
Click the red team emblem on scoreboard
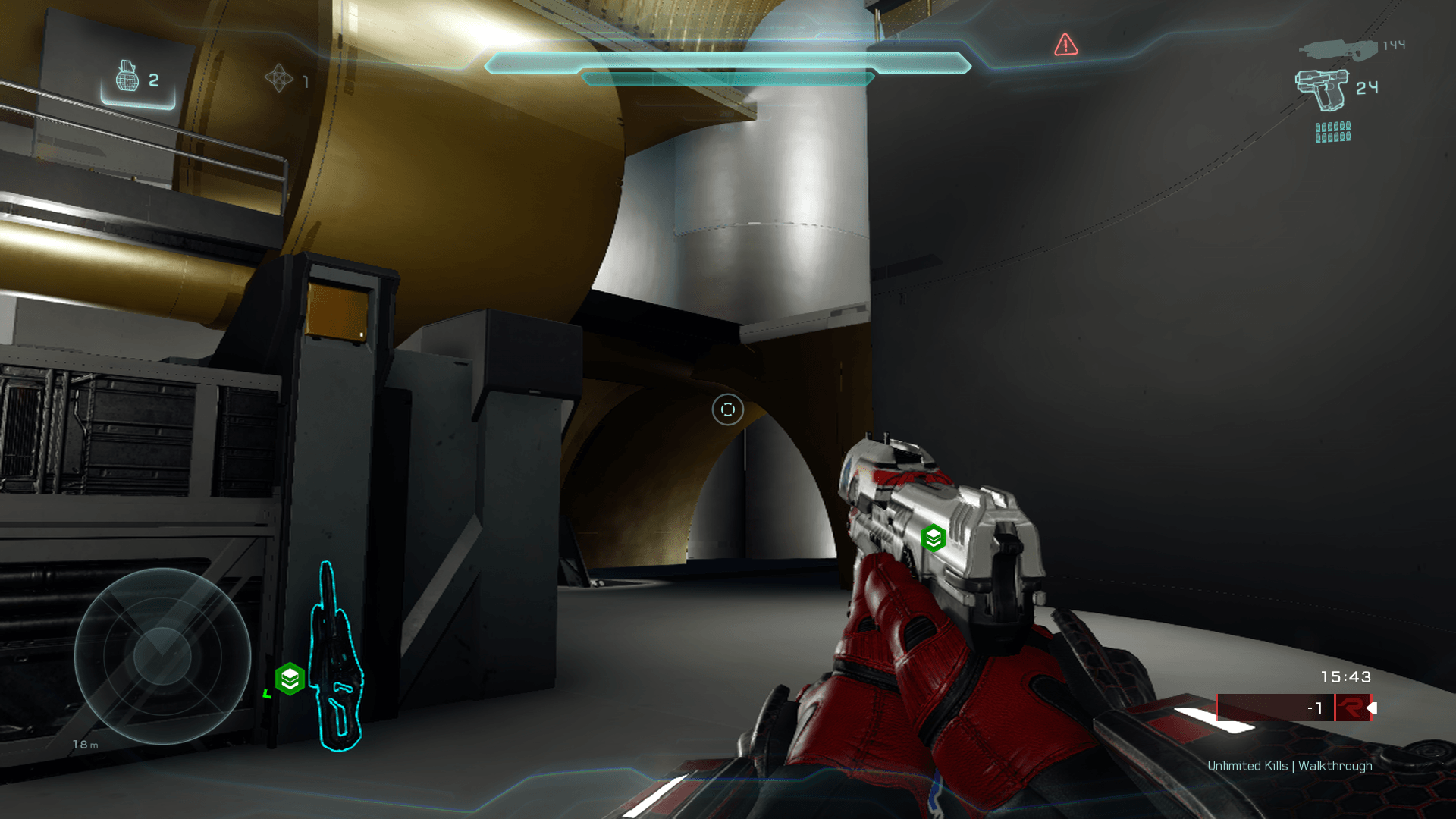[x=1351, y=708]
